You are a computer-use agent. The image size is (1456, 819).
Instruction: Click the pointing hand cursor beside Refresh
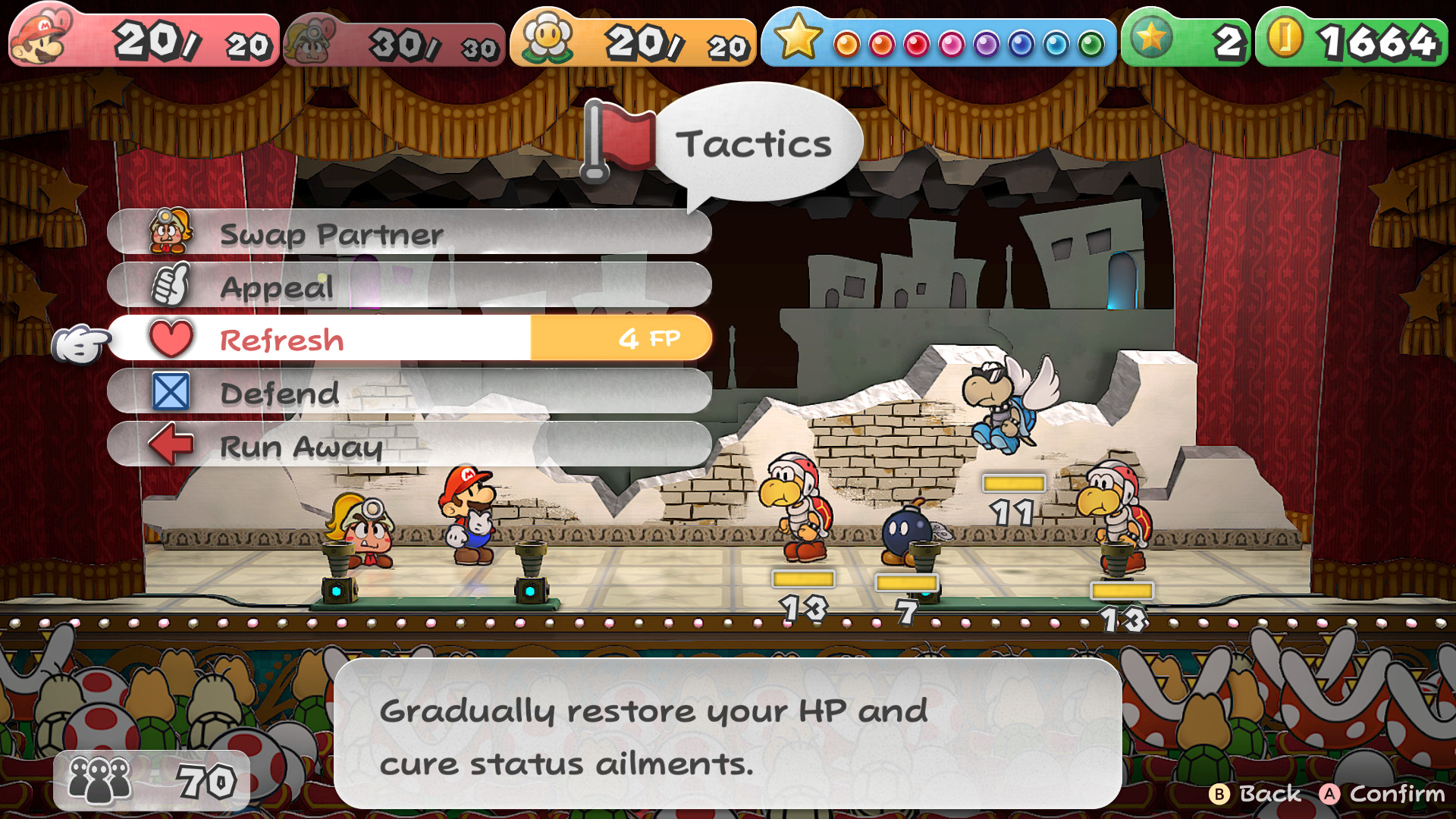pyautogui.click(x=80, y=341)
